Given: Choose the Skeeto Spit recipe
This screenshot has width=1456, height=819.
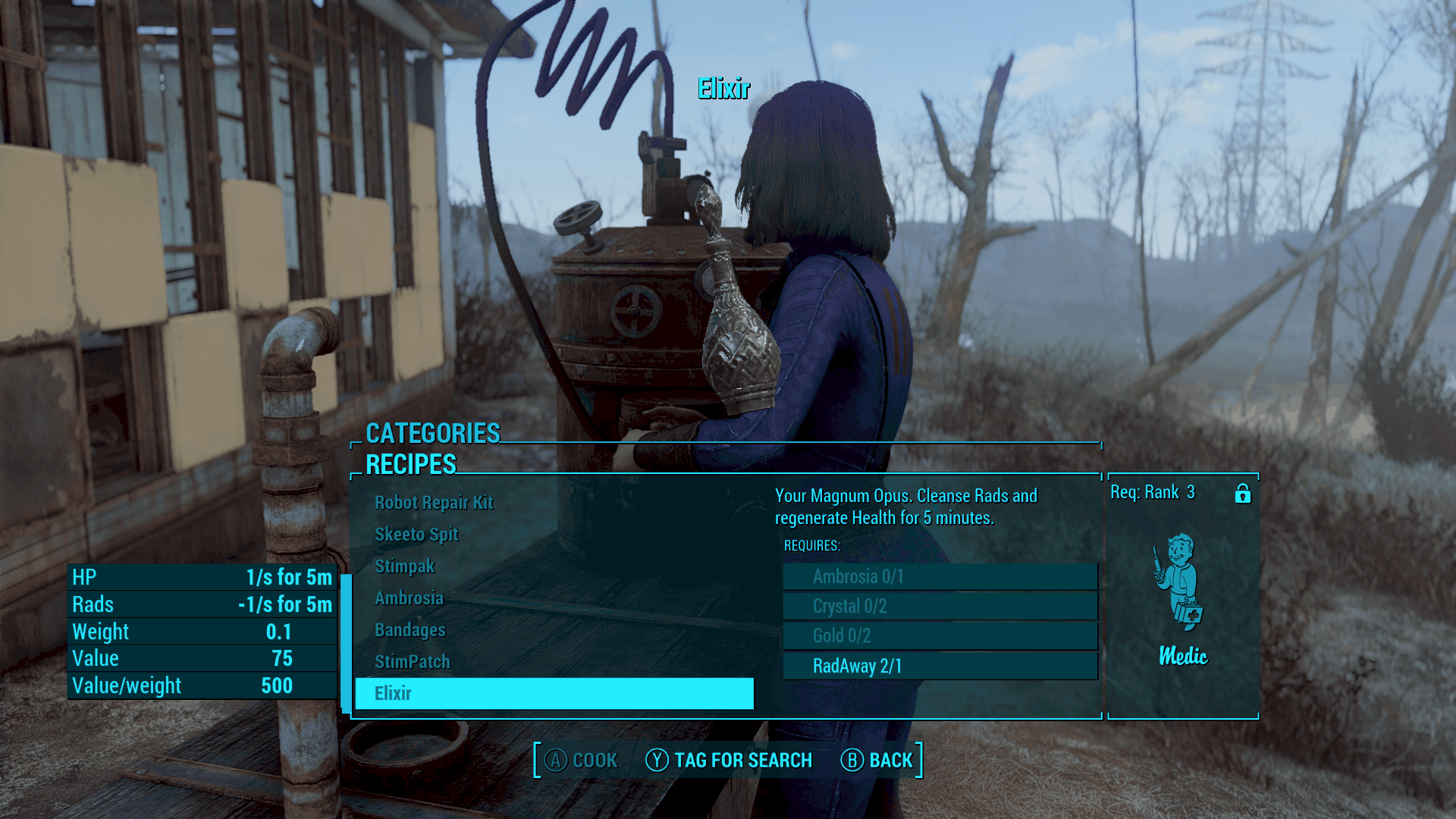Looking at the screenshot, I should (416, 535).
